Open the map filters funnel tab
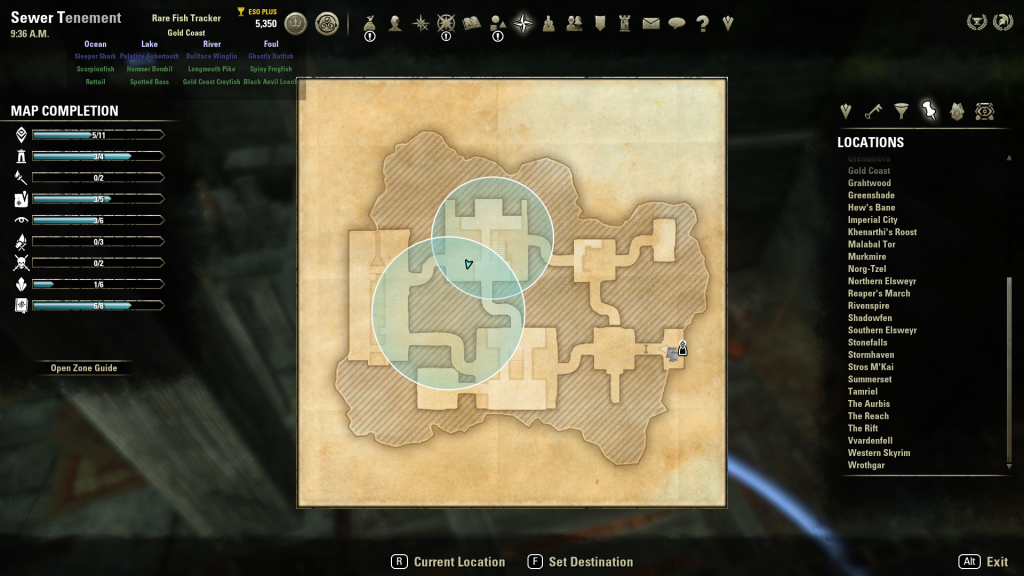 pyautogui.click(x=902, y=110)
